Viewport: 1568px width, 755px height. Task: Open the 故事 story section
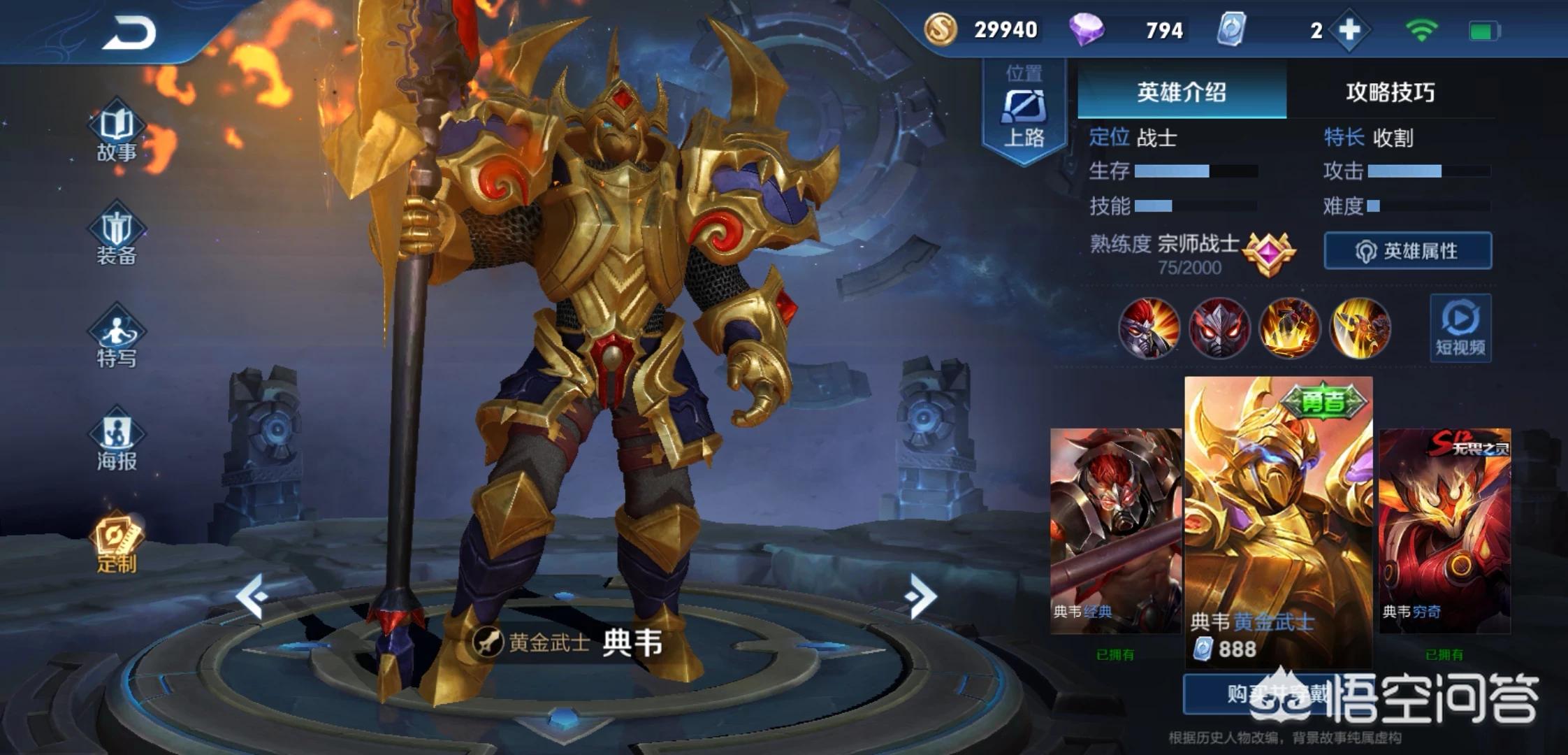pos(117,134)
